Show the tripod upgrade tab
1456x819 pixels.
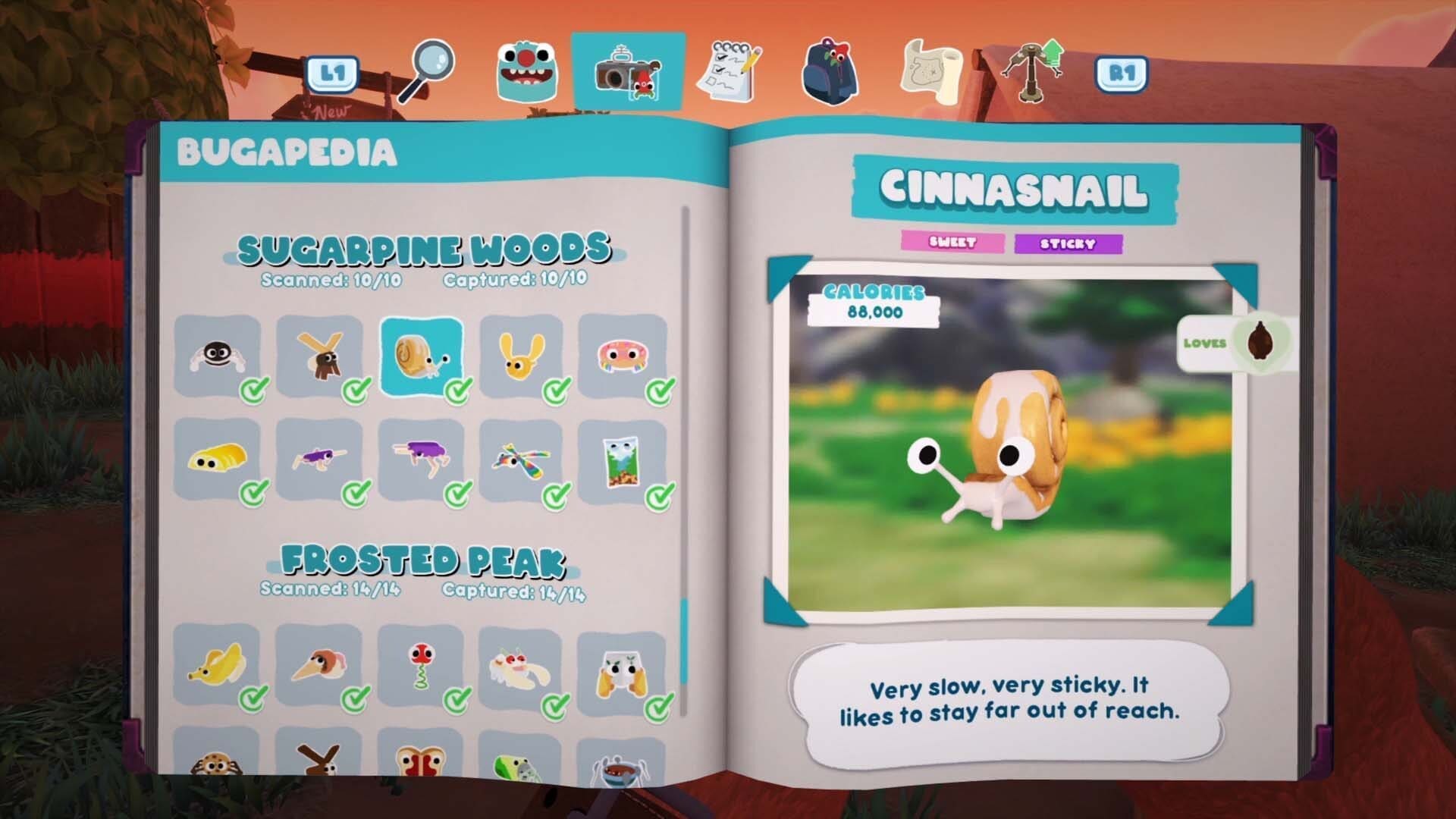pyautogui.click(x=1033, y=71)
